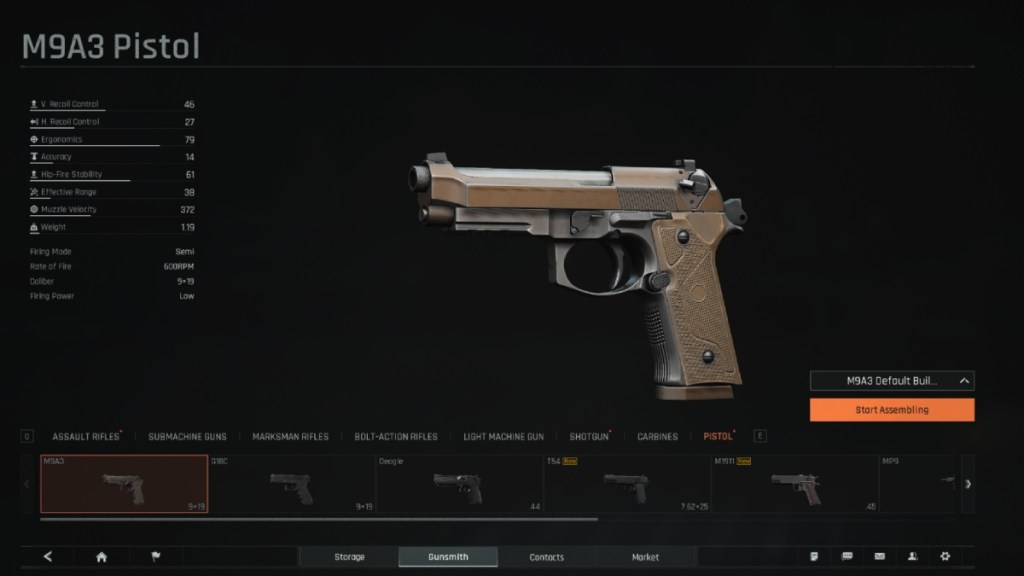Open settings via the gear icon

point(945,557)
